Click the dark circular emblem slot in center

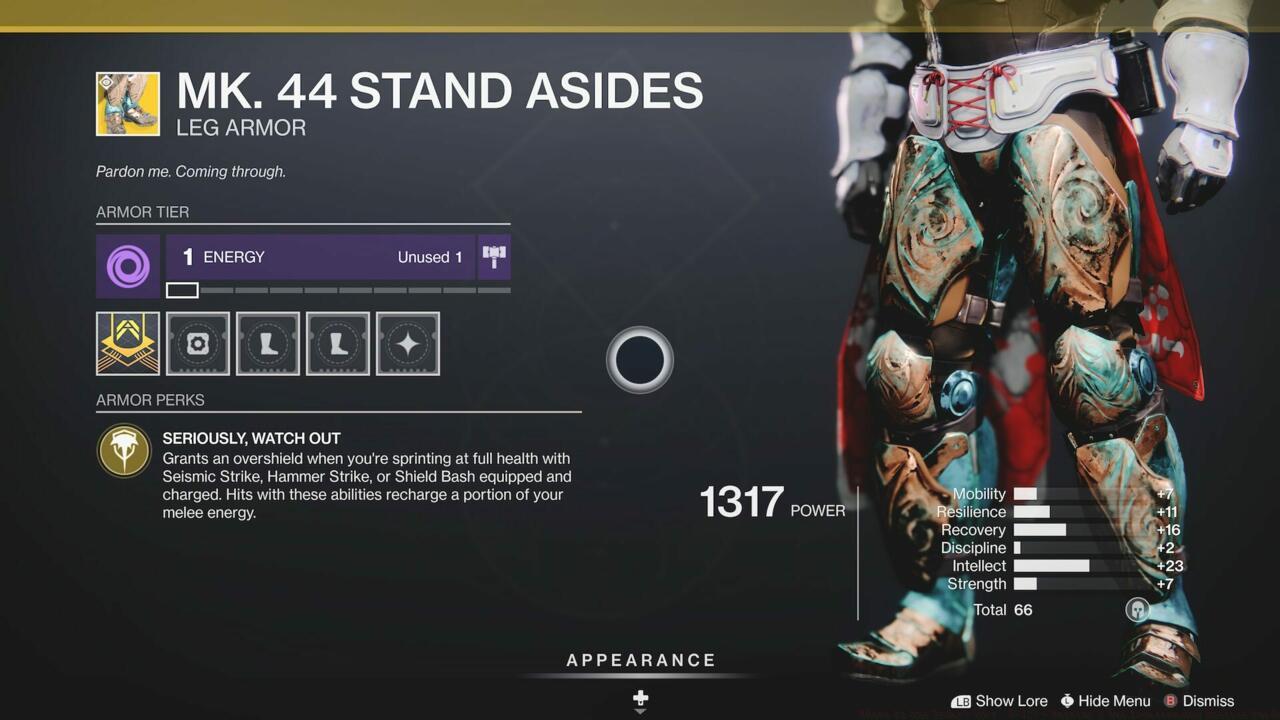639,359
